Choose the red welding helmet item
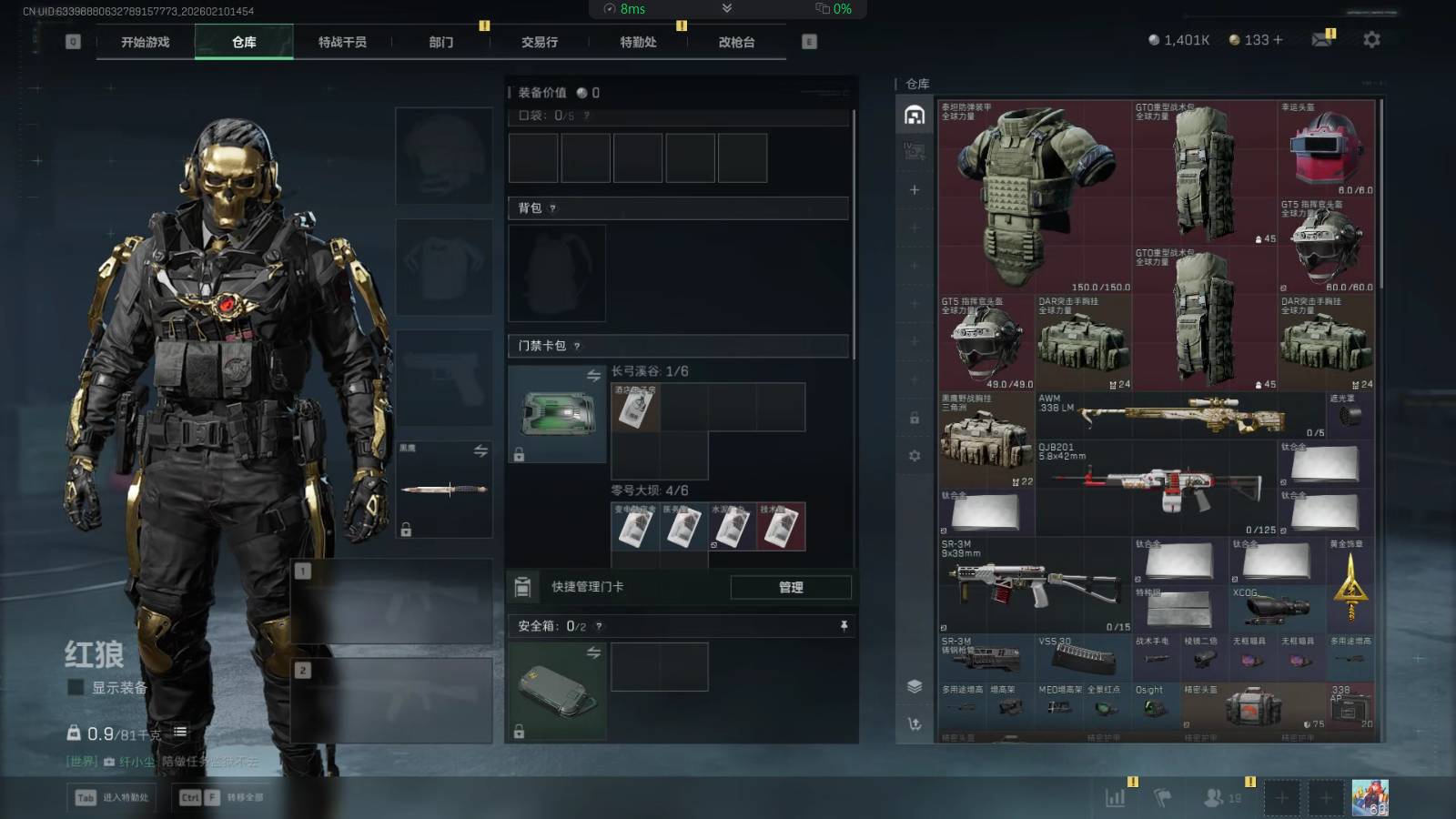 [1326, 147]
